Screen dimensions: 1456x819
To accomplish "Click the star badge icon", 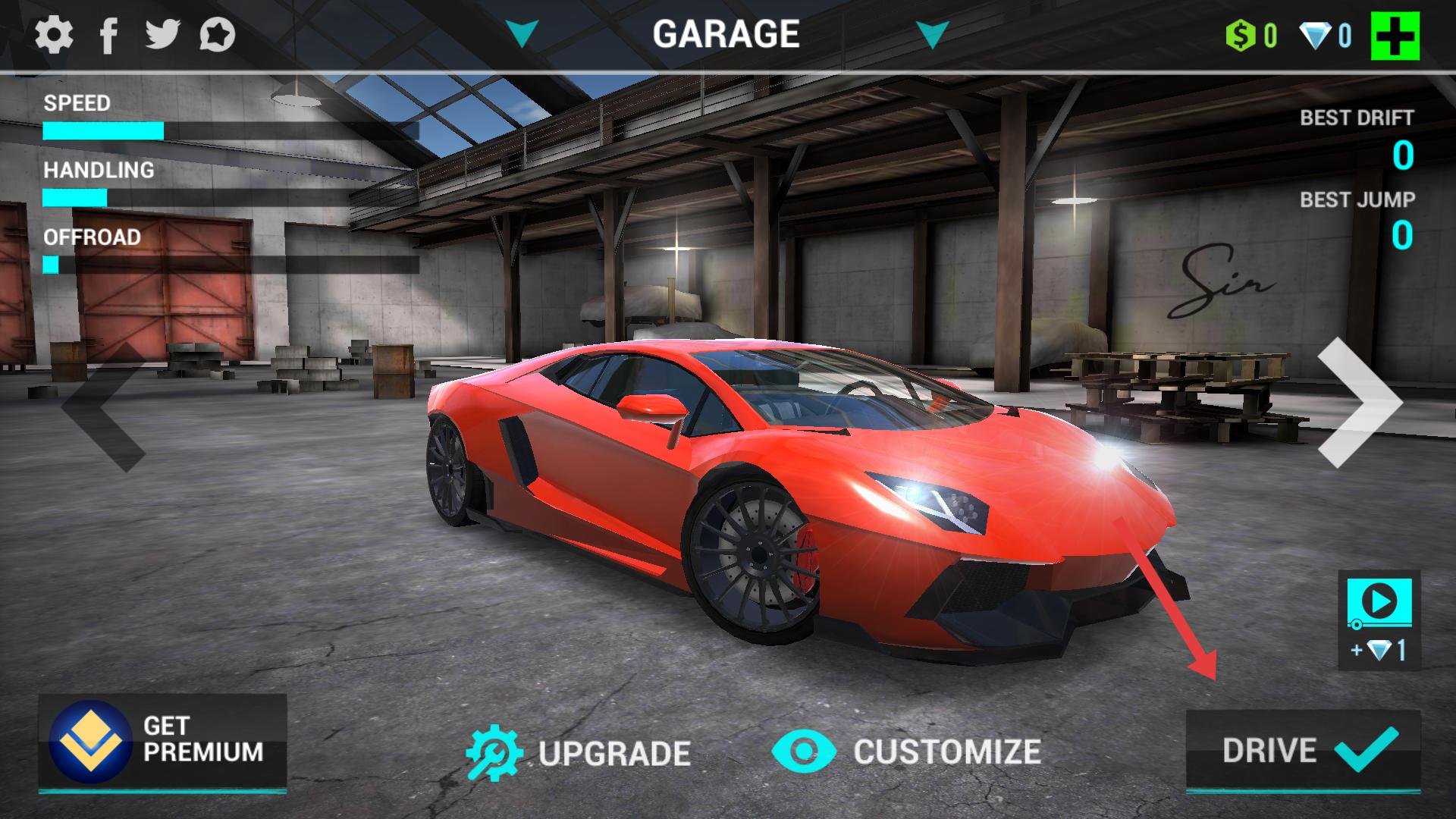I will (x=218, y=35).
